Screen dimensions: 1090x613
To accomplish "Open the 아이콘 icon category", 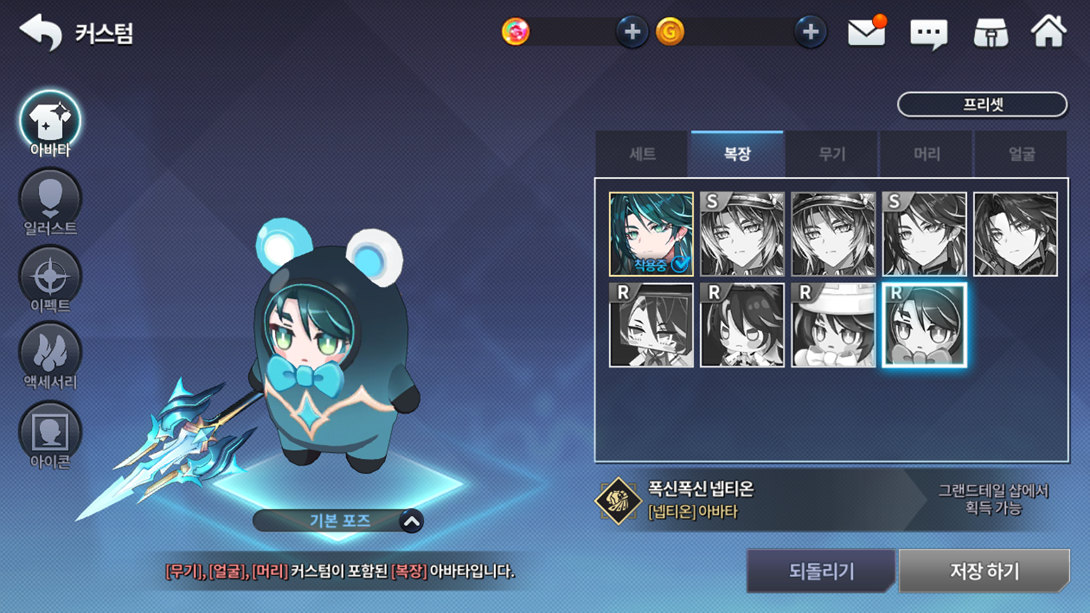I will tap(50, 436).
